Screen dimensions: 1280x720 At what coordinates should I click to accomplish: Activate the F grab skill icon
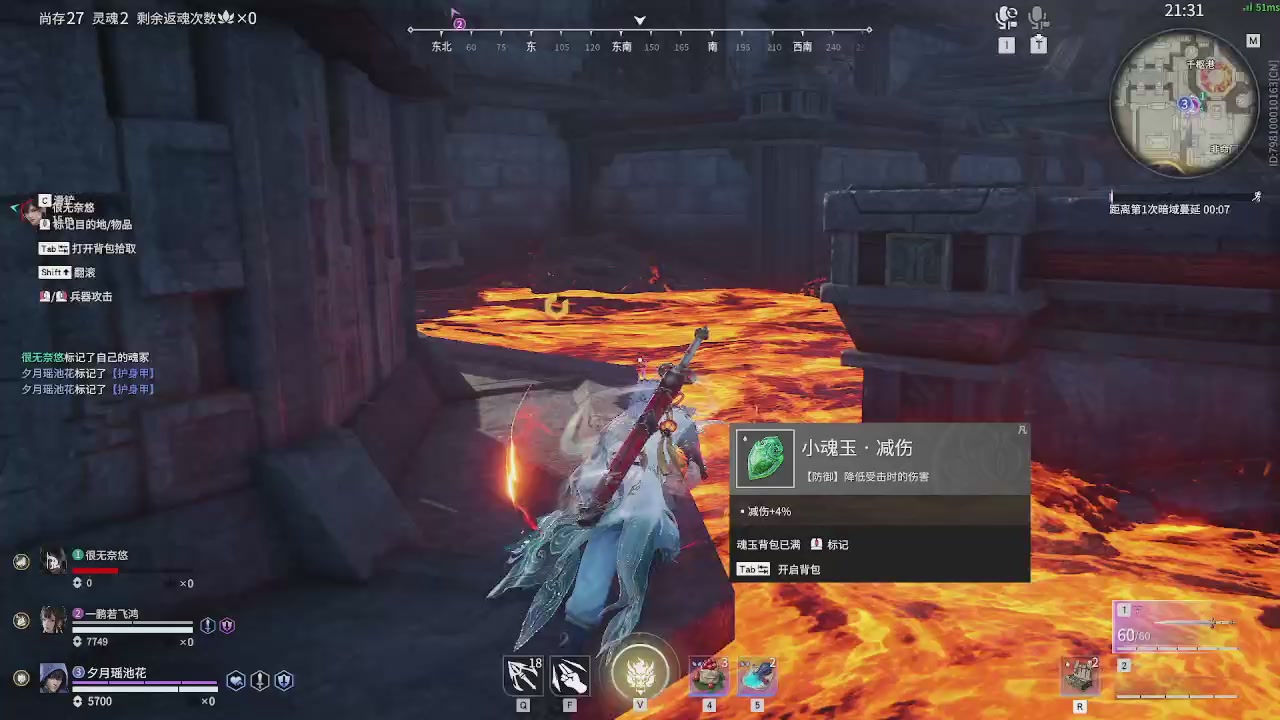(x=569, y=675)
